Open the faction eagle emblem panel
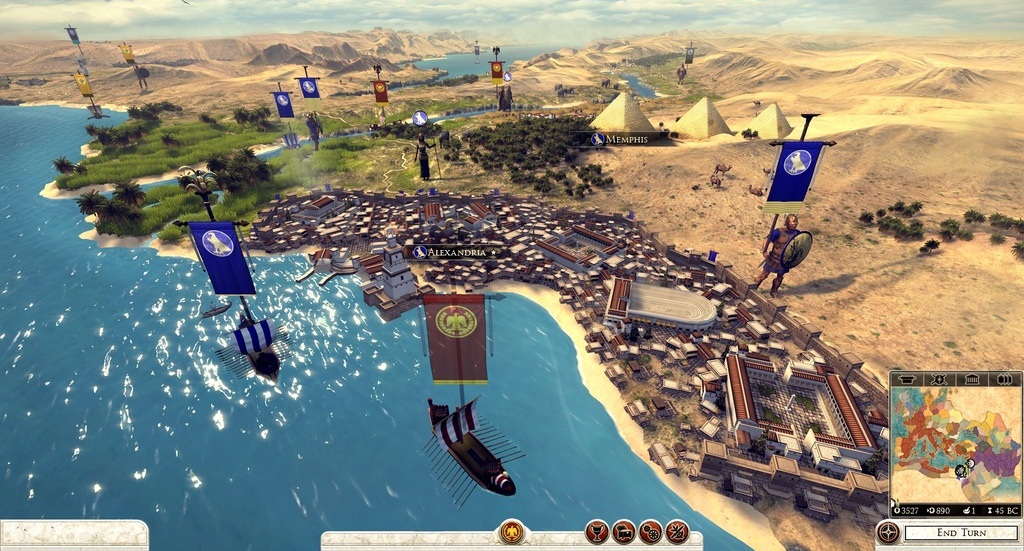Viewport: 1024px width, 551px height. (x=512, y=532)
